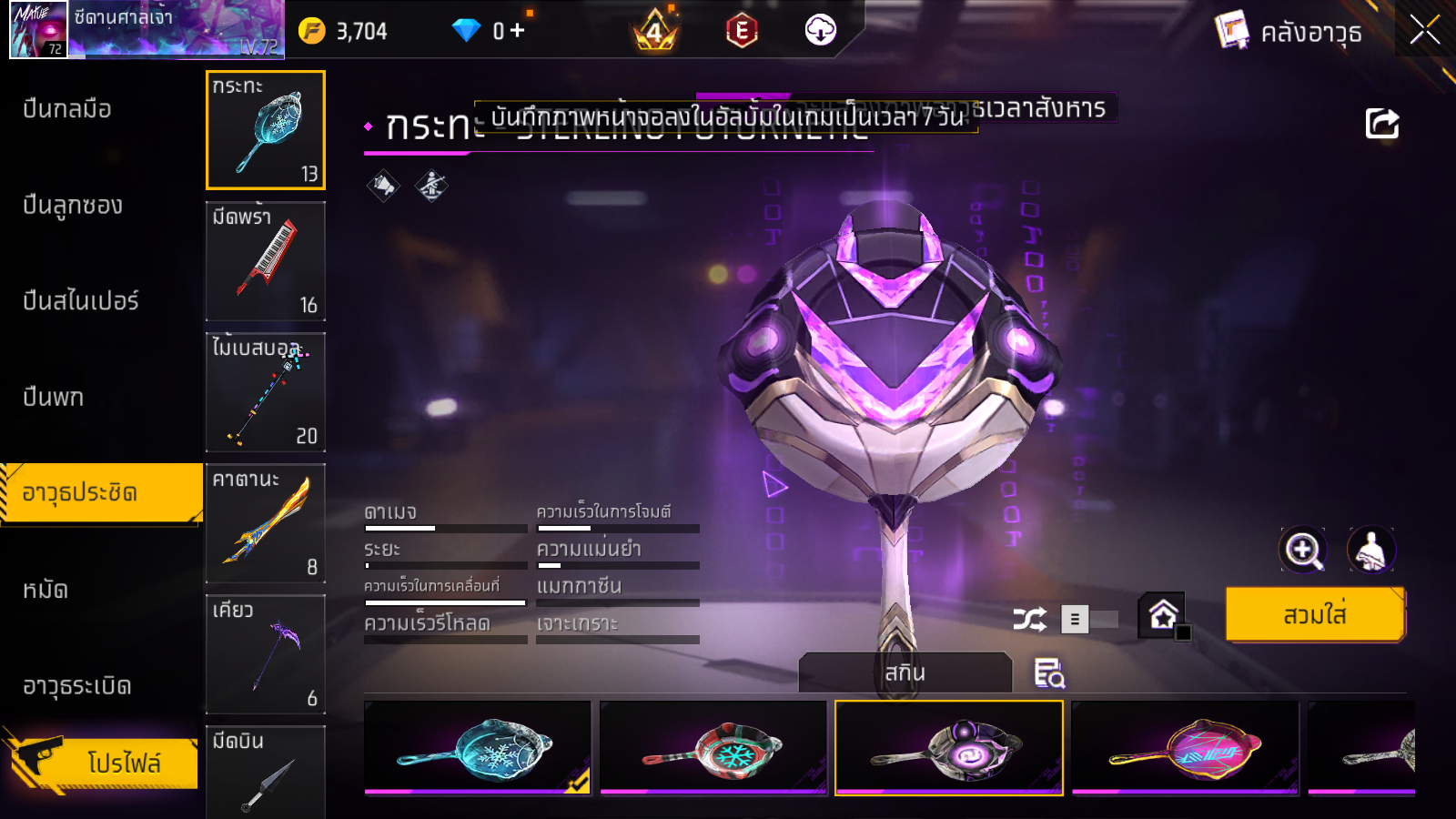The height and width of the screenshot is (819, 1456).
Task: Open the คลังอาวุธ armory button
Action: click(x=1289, y=32)
